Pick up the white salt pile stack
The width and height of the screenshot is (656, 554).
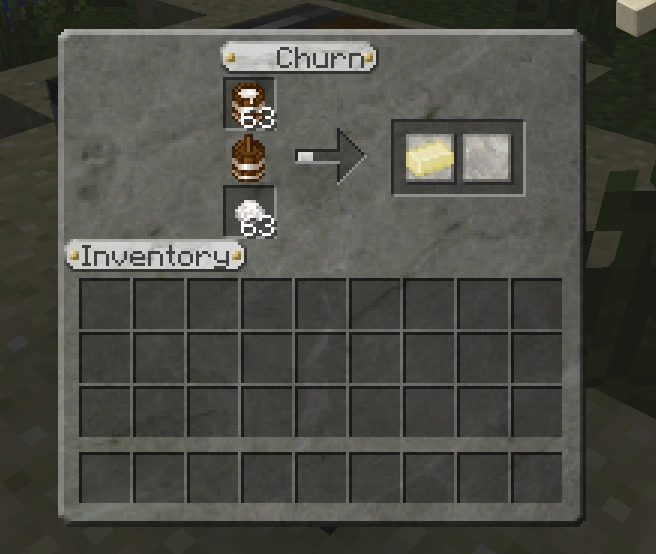click(x=249, y=212)
